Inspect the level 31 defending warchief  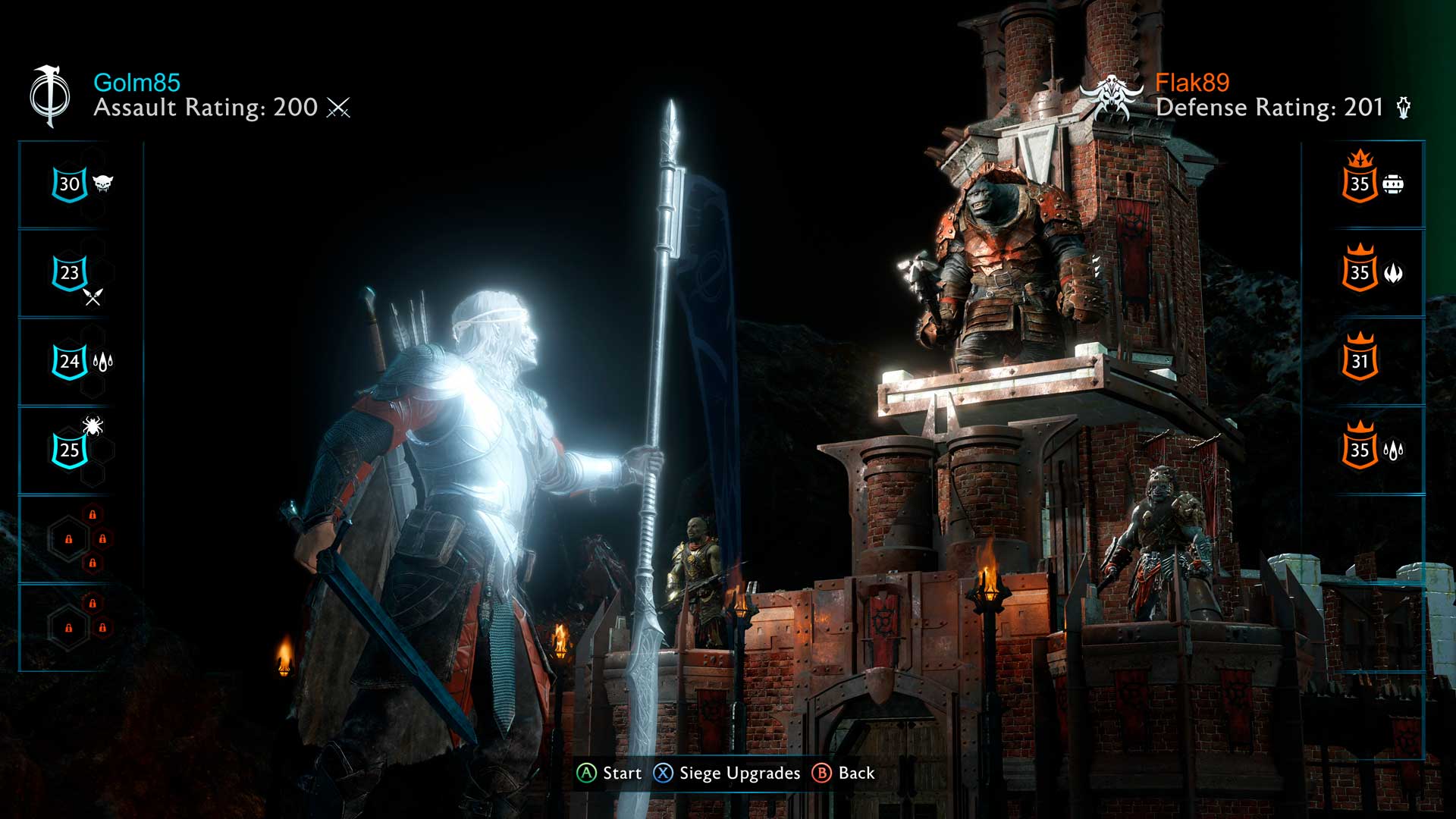pos(1360,361)
